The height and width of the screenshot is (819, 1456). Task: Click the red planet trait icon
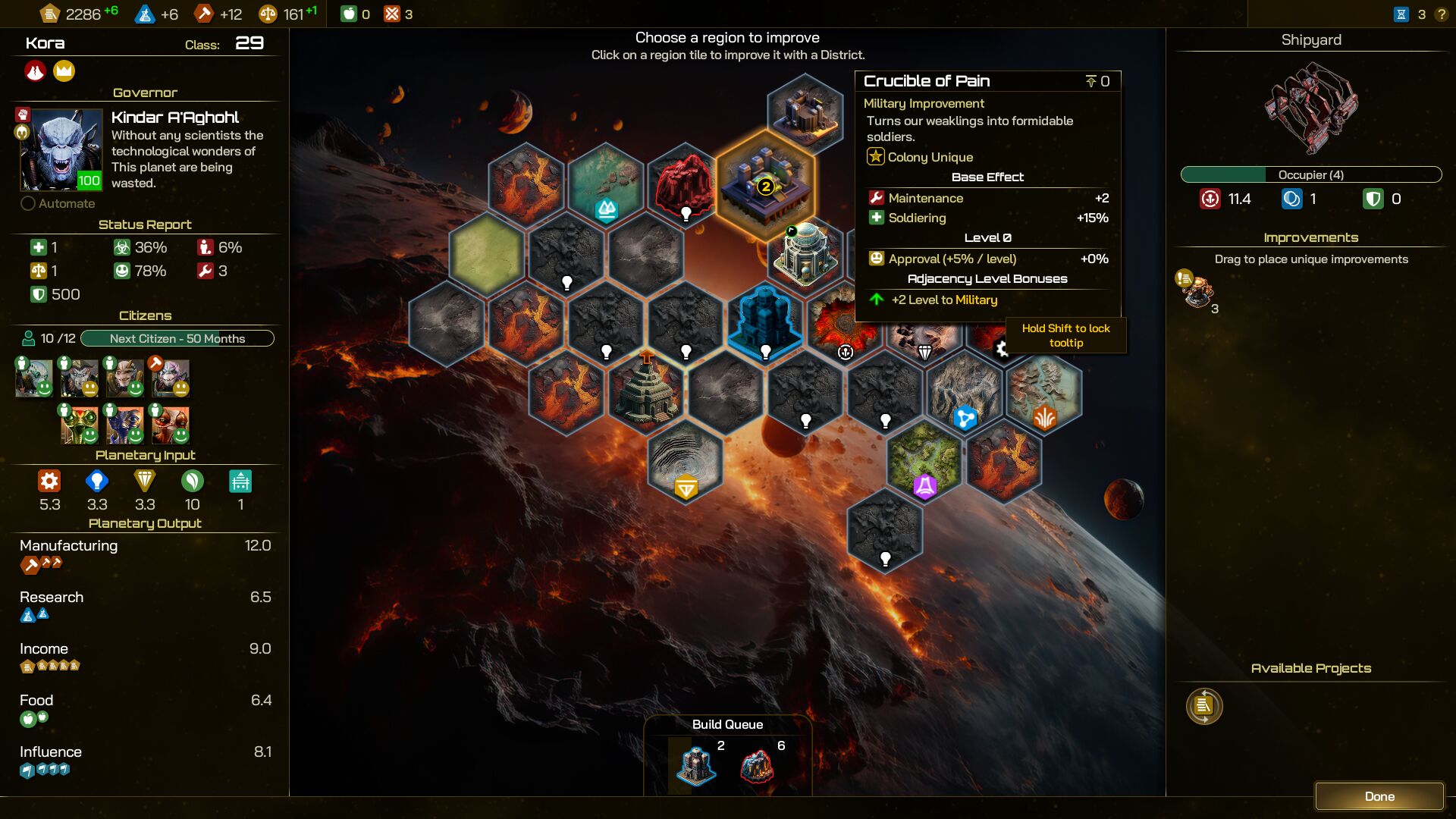tap(35, 71)
